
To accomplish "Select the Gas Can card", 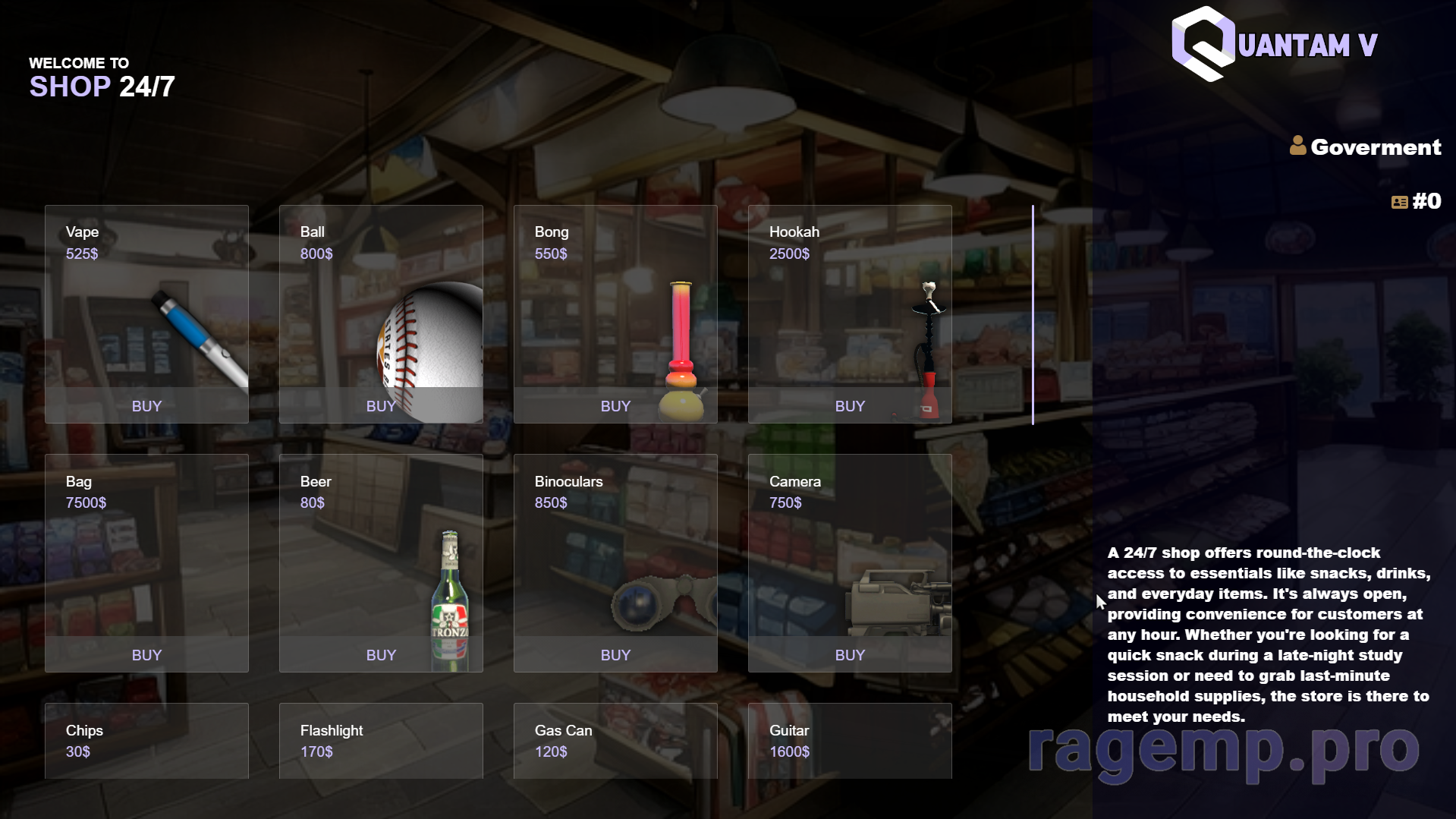I will pyautogui.click(x=615, y=741).
